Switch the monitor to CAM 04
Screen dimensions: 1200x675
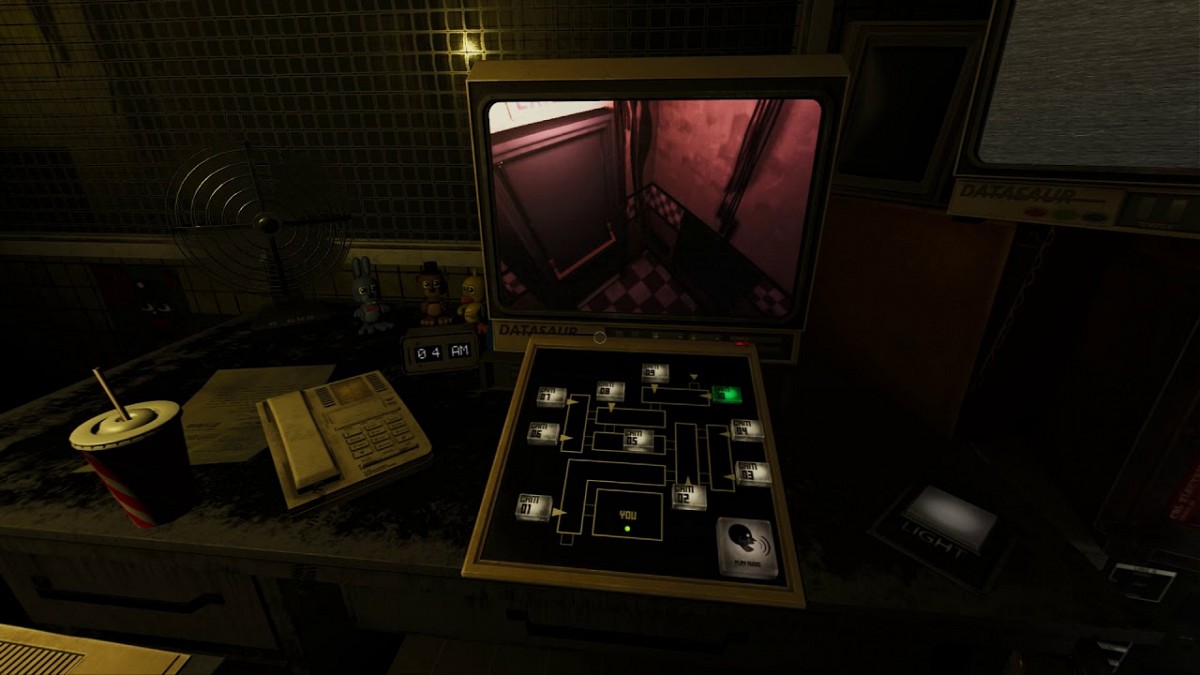tap(746, 430)
